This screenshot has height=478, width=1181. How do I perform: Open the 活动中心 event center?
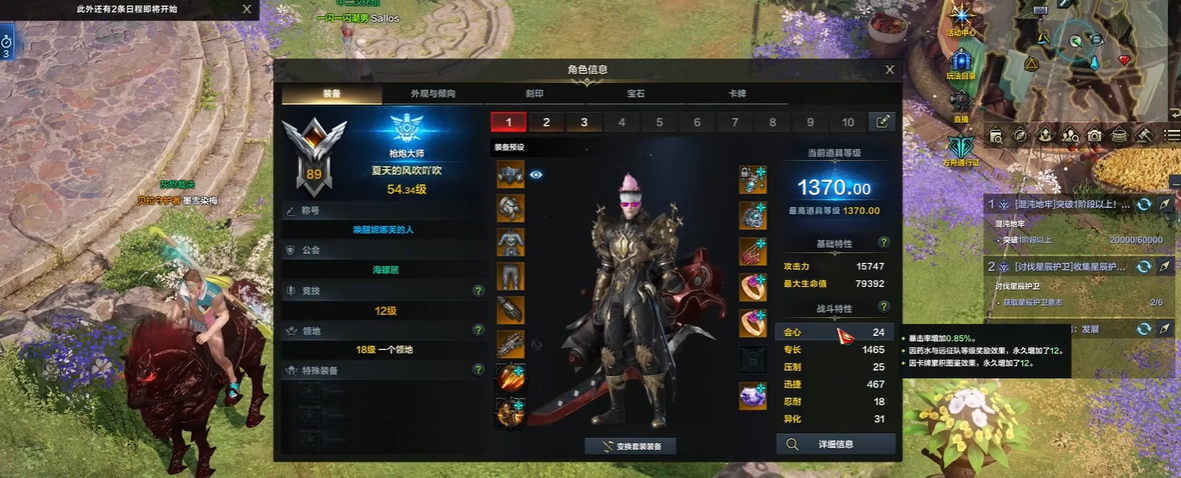(x=961, y=20)
